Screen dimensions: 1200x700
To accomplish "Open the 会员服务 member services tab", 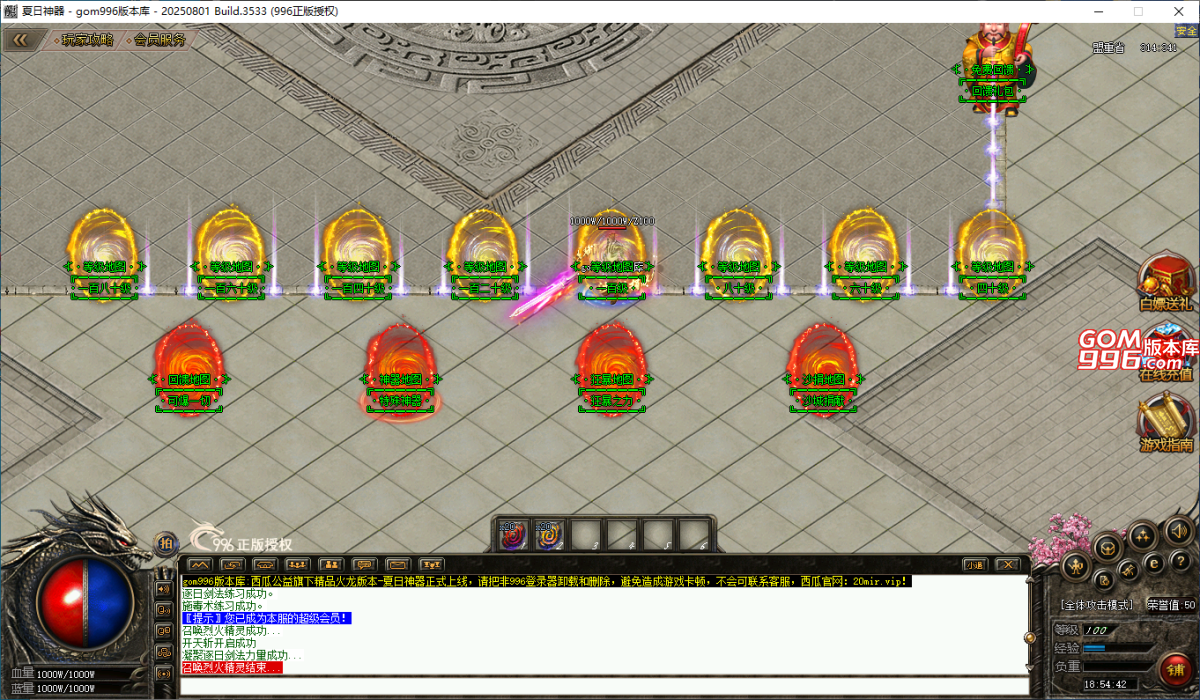I will [x=159, y=41].
